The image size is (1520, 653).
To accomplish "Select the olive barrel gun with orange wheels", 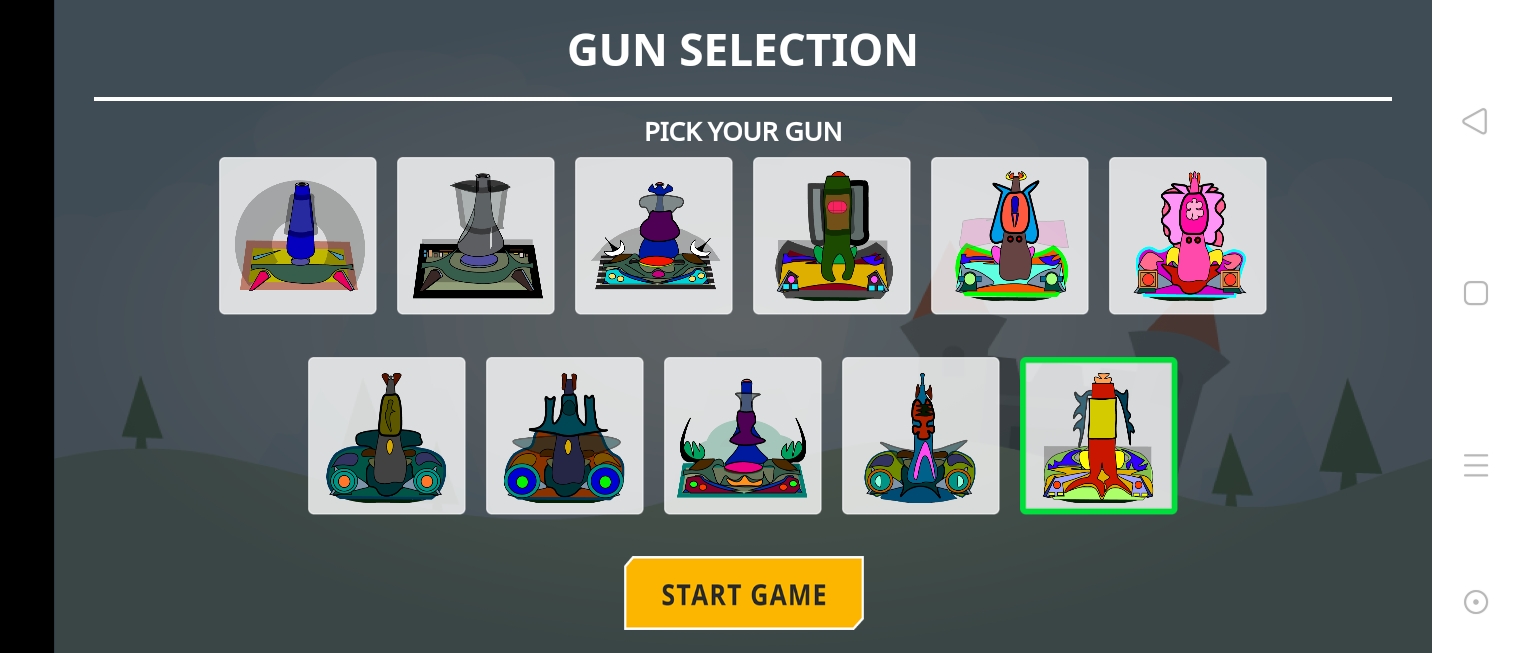I will [x=387, y=436].
